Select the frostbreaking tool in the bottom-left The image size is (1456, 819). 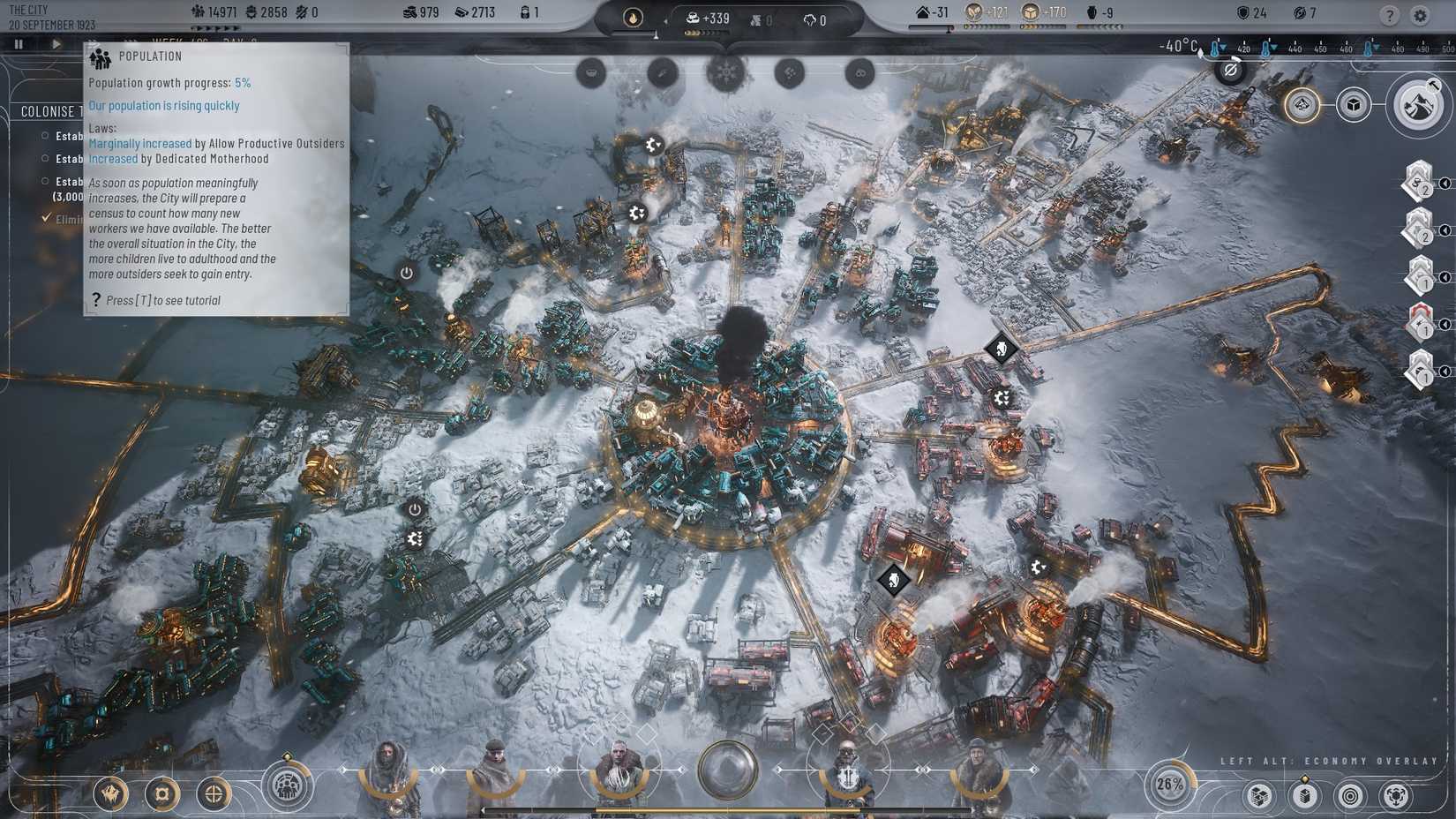110,793
